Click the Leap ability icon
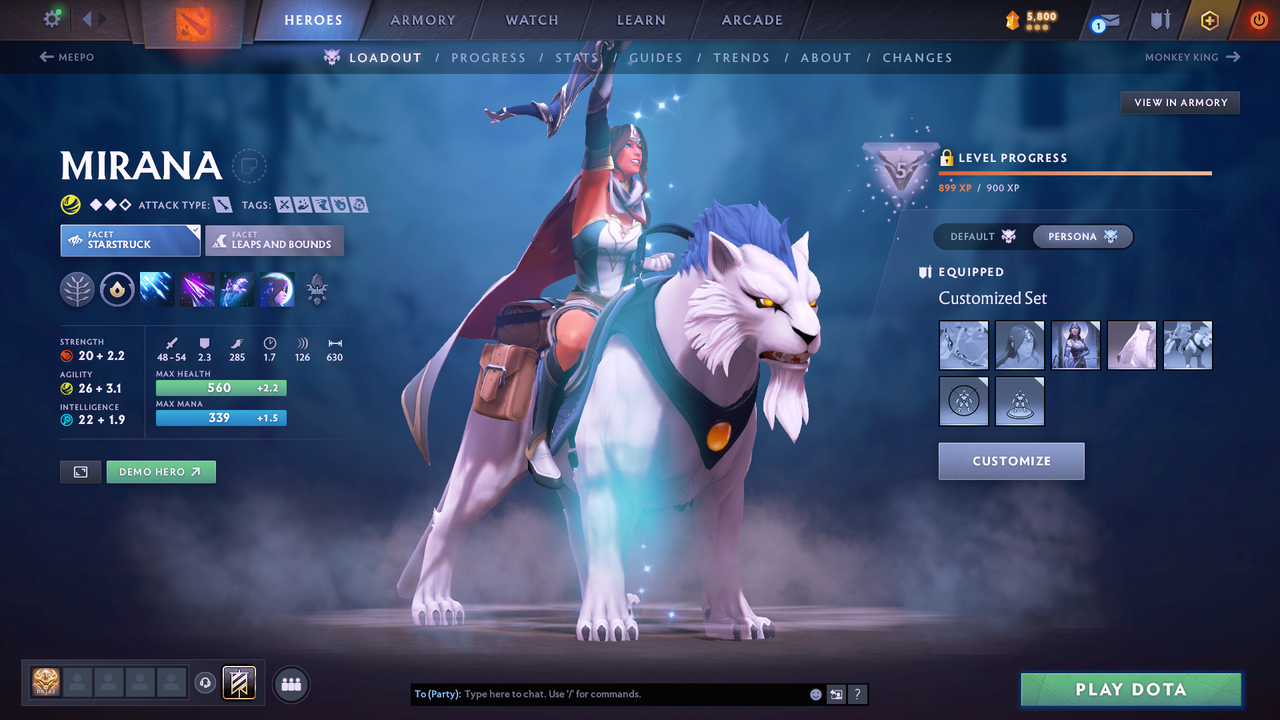This screenshot has width=1280, height=720. 236,290
